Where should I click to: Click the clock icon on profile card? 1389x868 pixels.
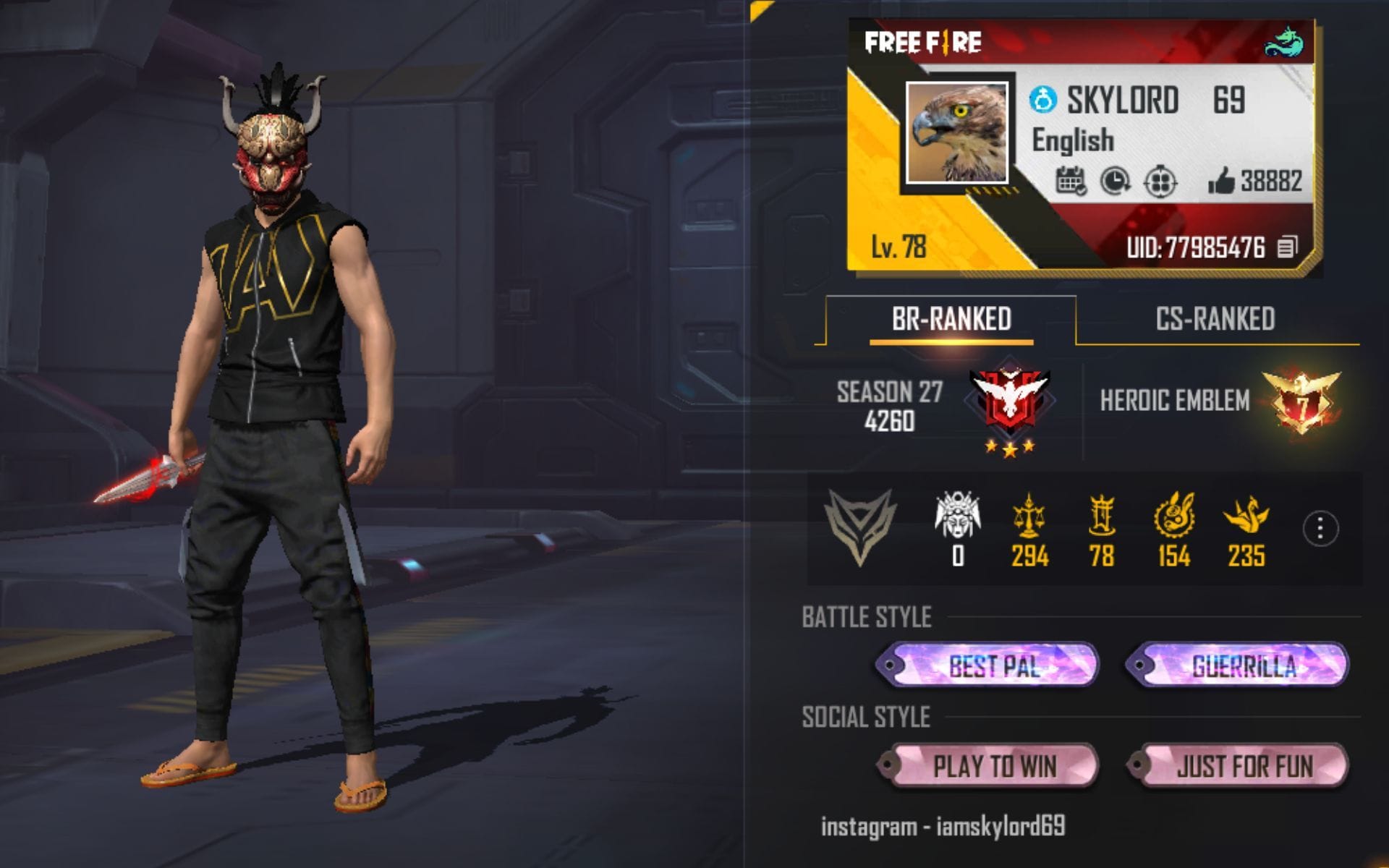pos(1115,181)
